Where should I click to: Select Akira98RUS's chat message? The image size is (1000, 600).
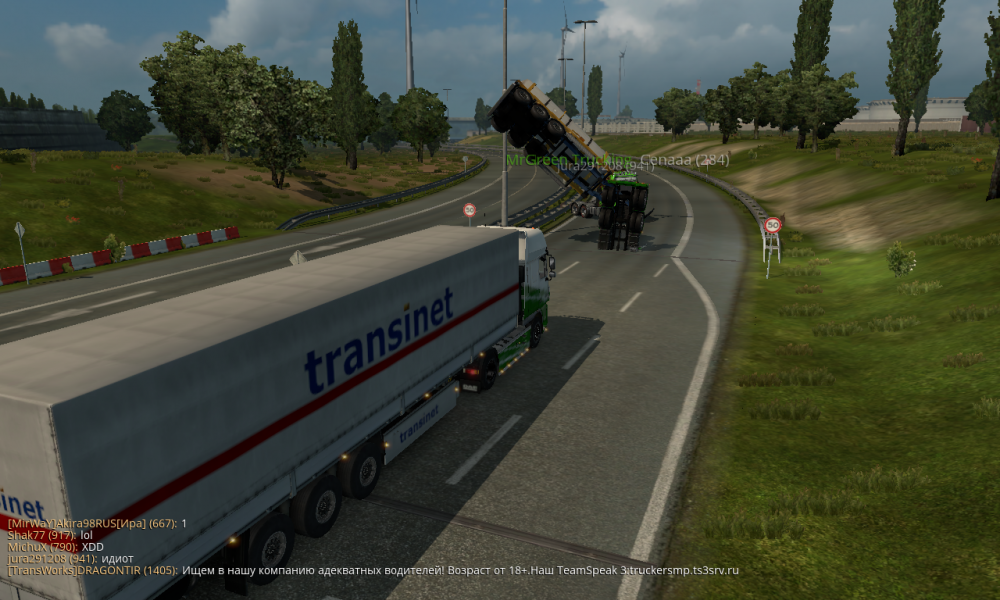(97, 523)
